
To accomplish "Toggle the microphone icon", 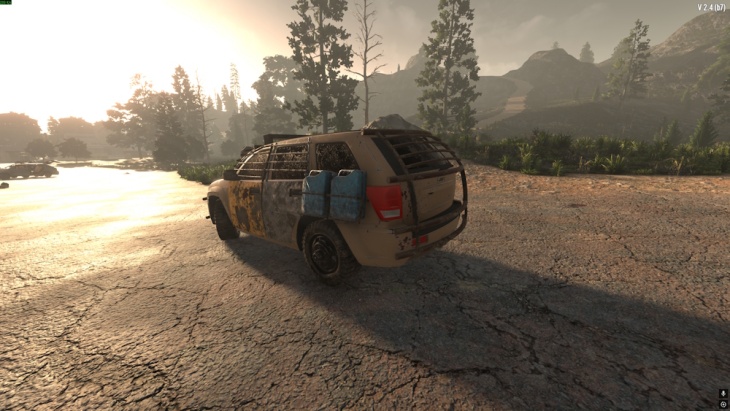I will (723, 394).
